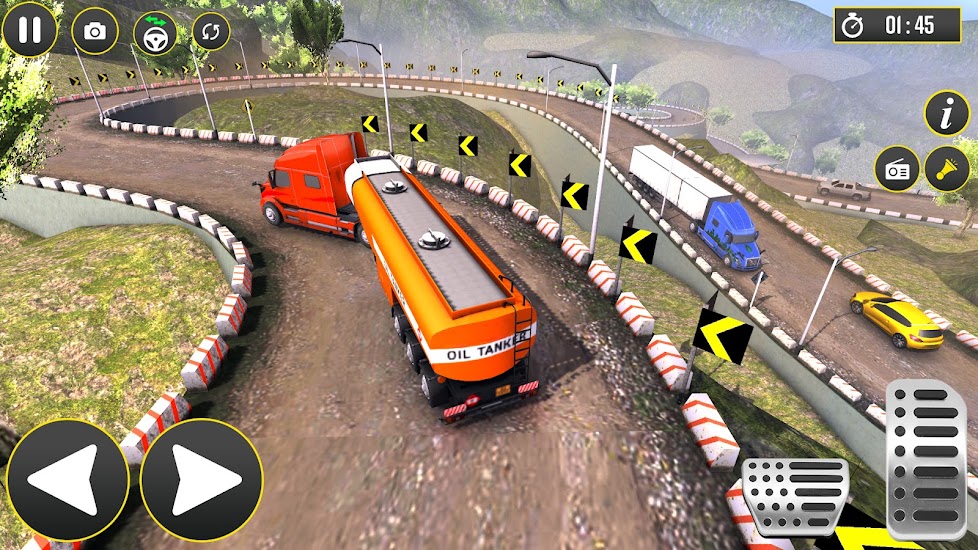Turn on the radio
978x550 pixels.
tap(895, 169)
